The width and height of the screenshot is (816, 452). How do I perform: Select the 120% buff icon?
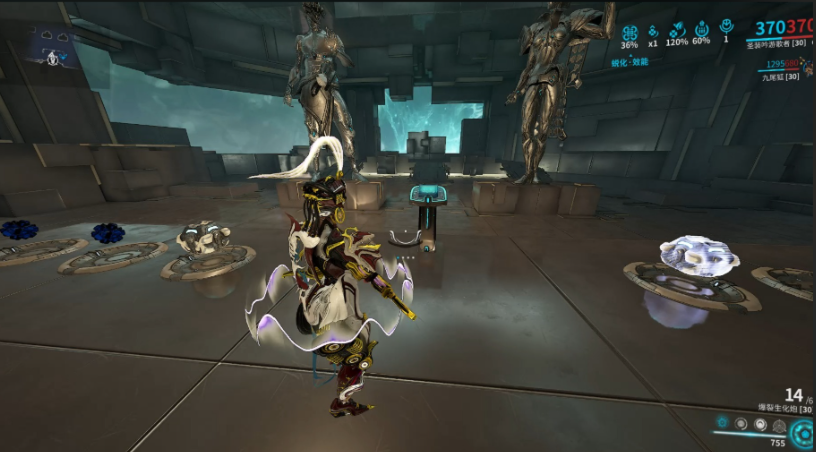click(676, 30)
